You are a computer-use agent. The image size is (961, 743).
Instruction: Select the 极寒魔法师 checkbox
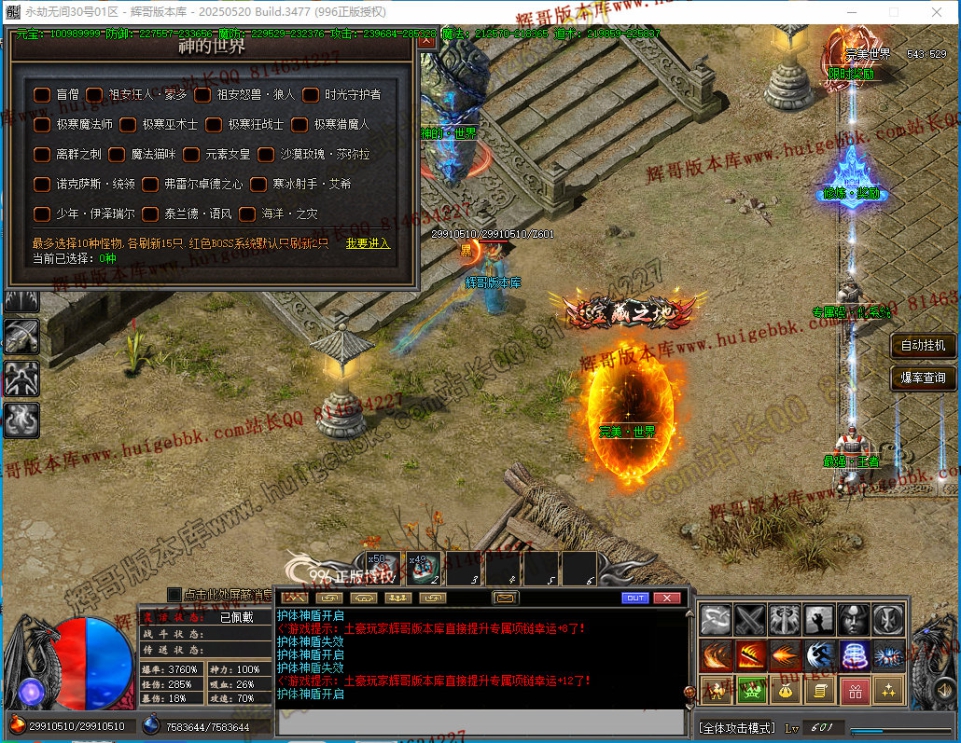point(42,125)
